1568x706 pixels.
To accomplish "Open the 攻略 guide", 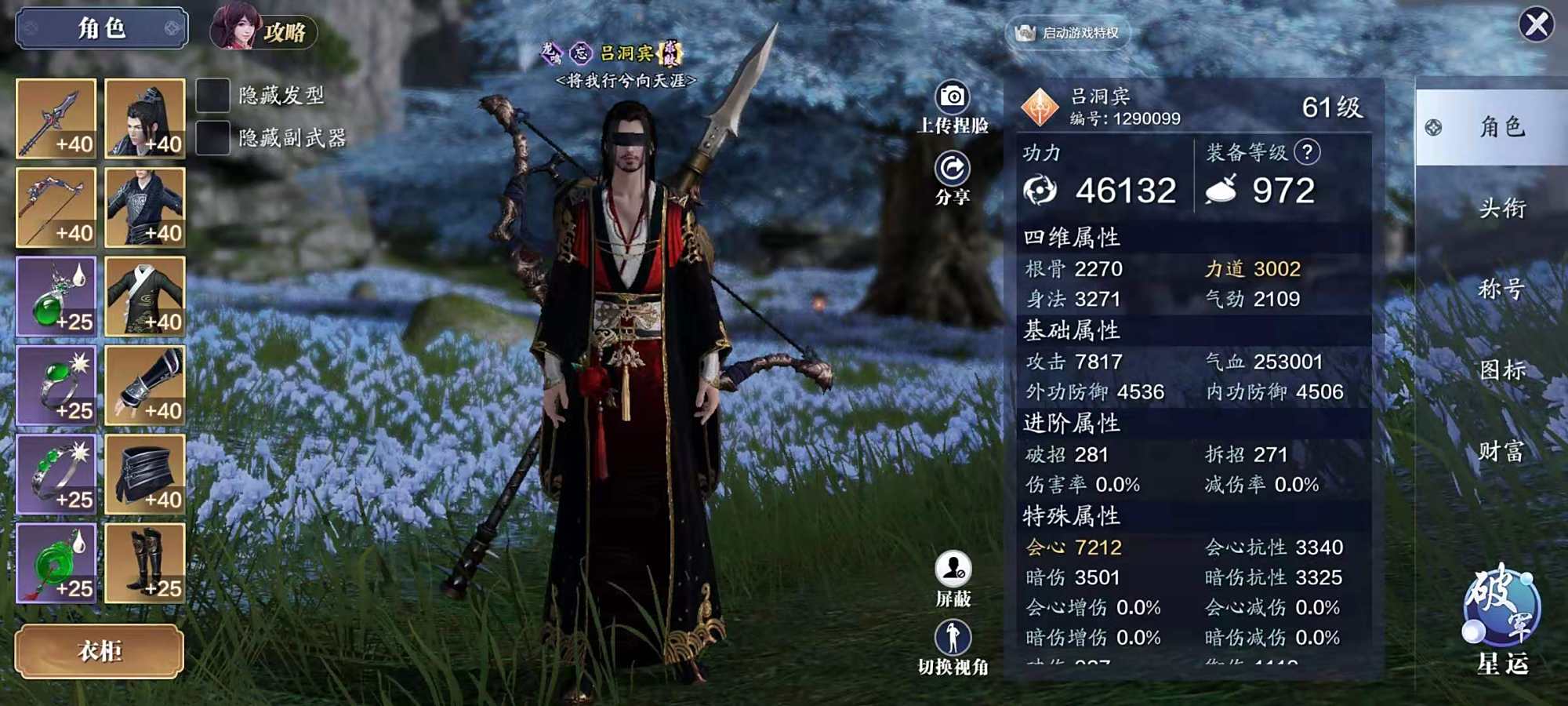I will click(263, 30).
